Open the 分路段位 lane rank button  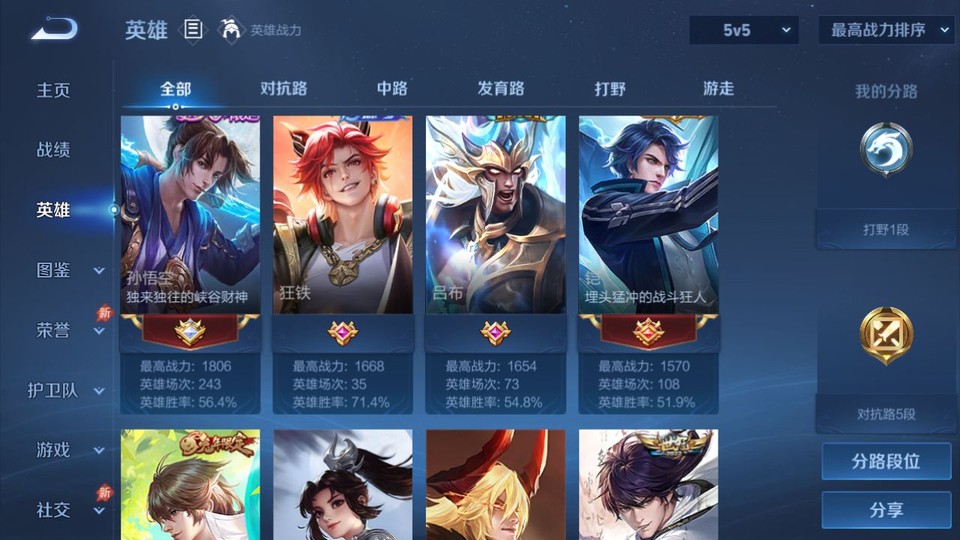click(886, 462)
